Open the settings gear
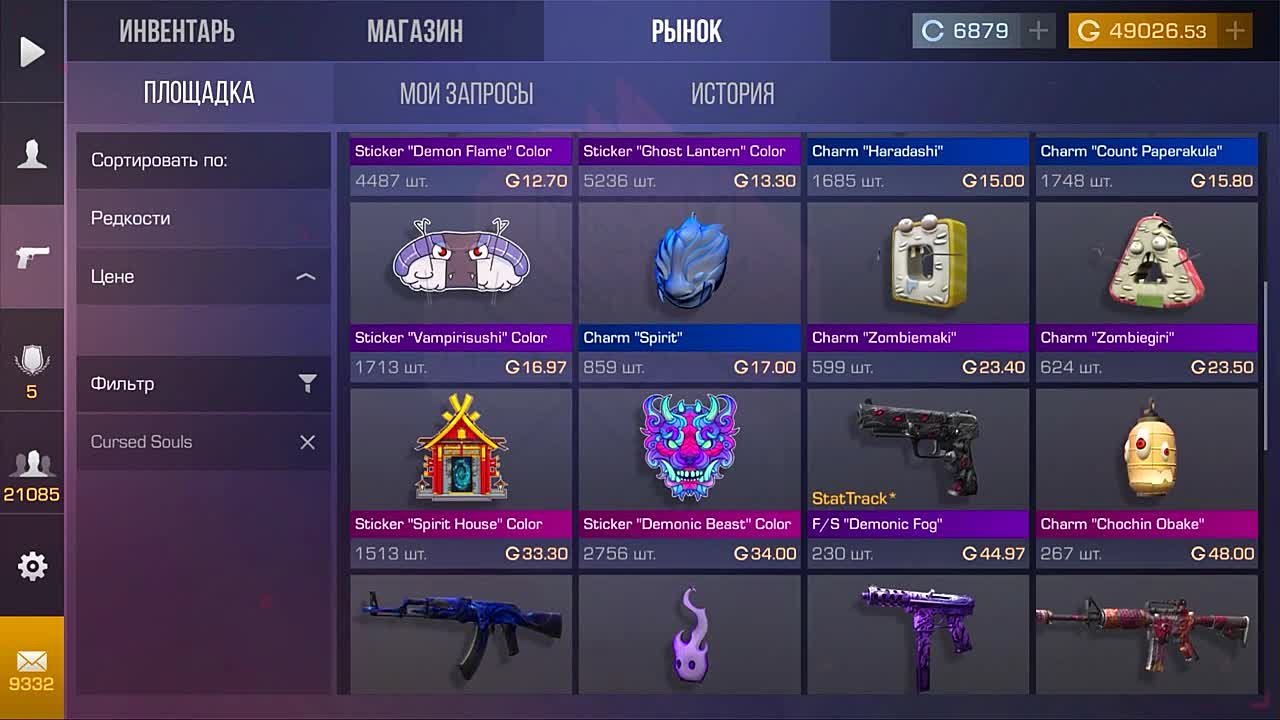The image size is (1280, 720). [32, 566]
